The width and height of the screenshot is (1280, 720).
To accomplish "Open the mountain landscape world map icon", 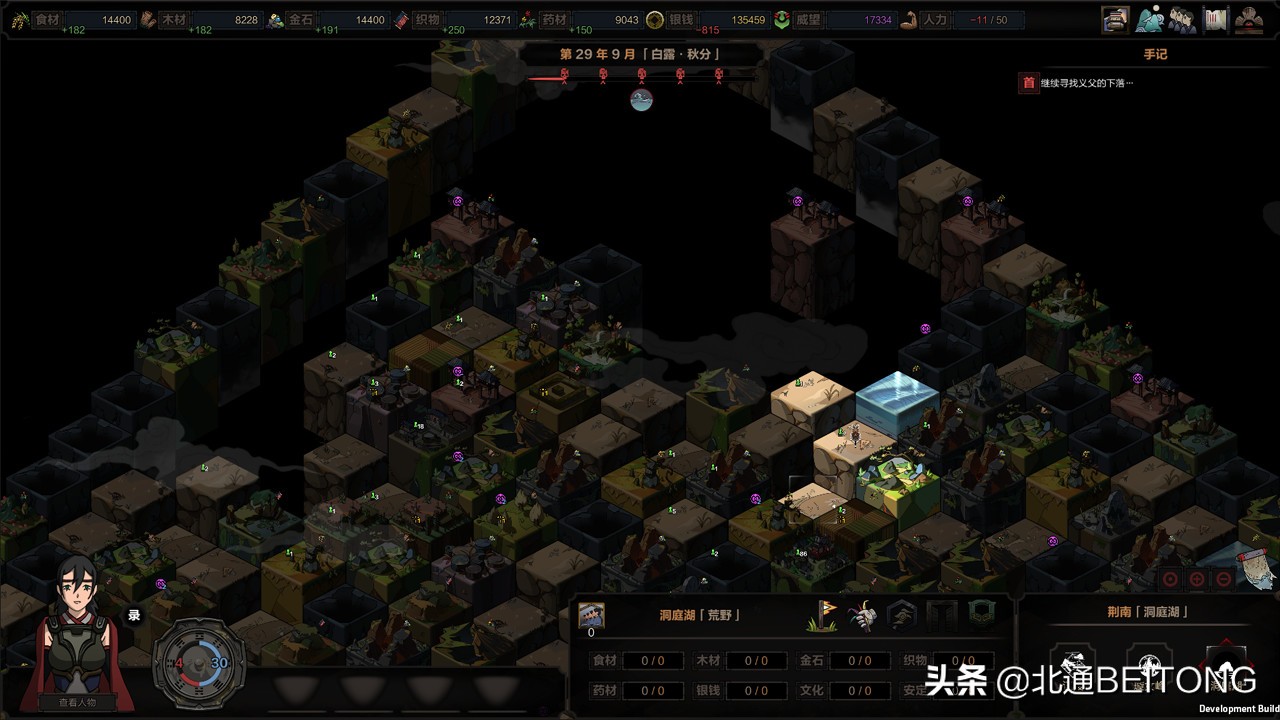I will (1150, 19).
